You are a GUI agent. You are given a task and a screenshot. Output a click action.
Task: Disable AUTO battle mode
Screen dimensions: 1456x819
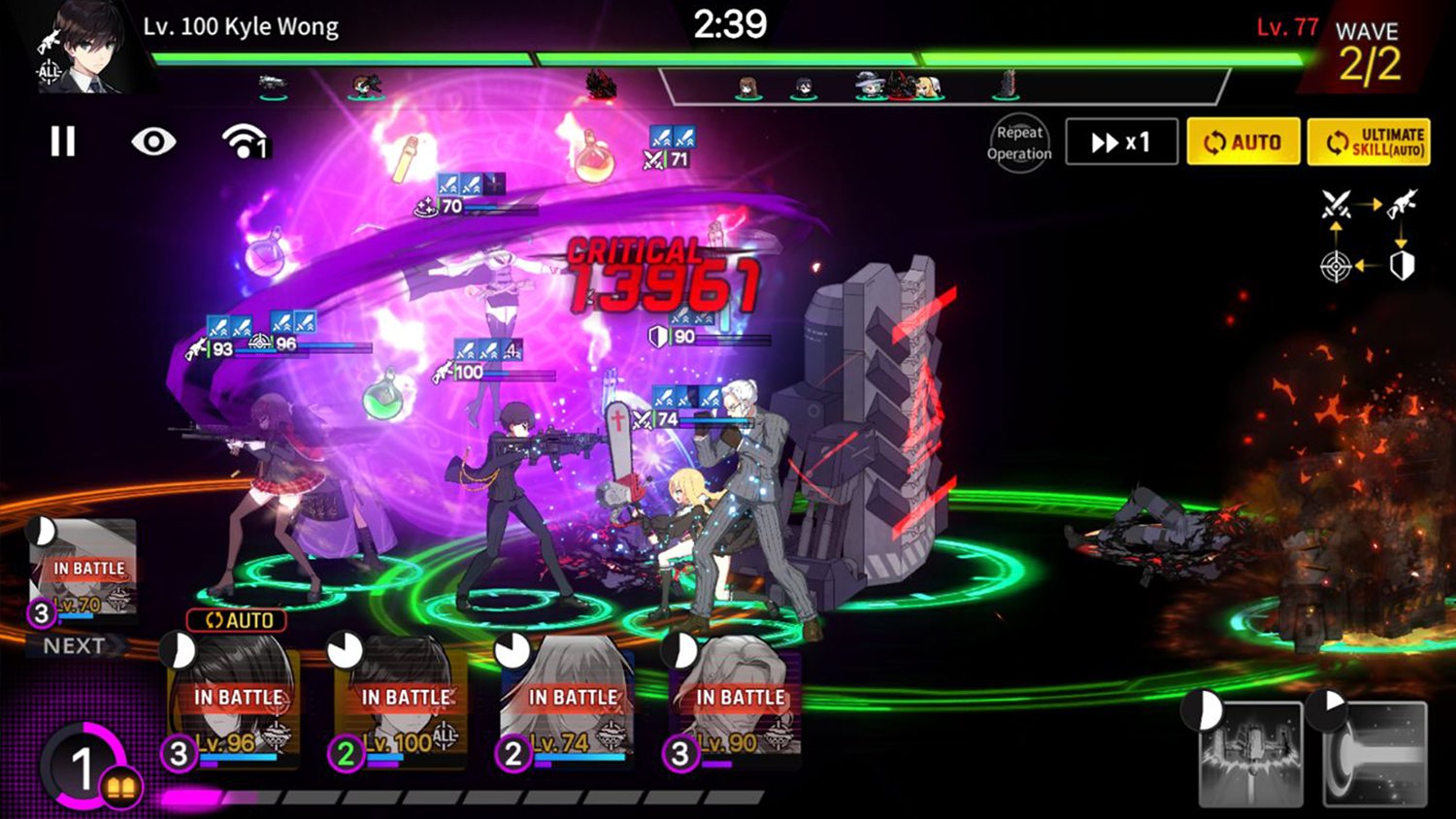pyautogui.click(x=1243, y=142)
